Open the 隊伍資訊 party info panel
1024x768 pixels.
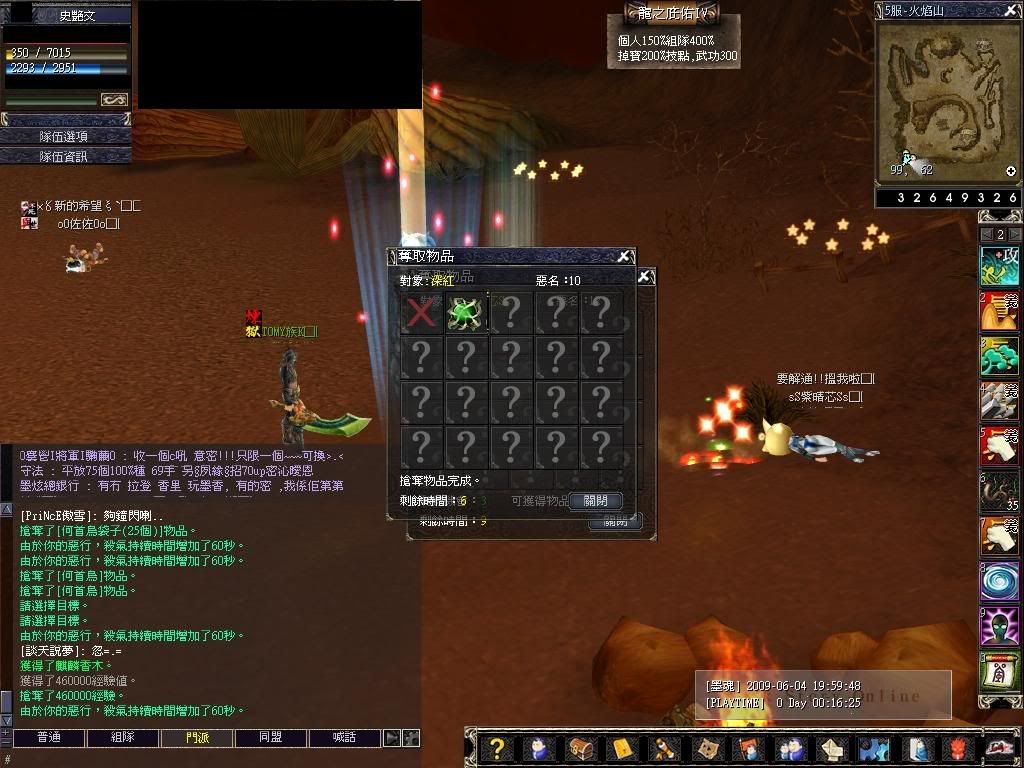pos(65,156)
